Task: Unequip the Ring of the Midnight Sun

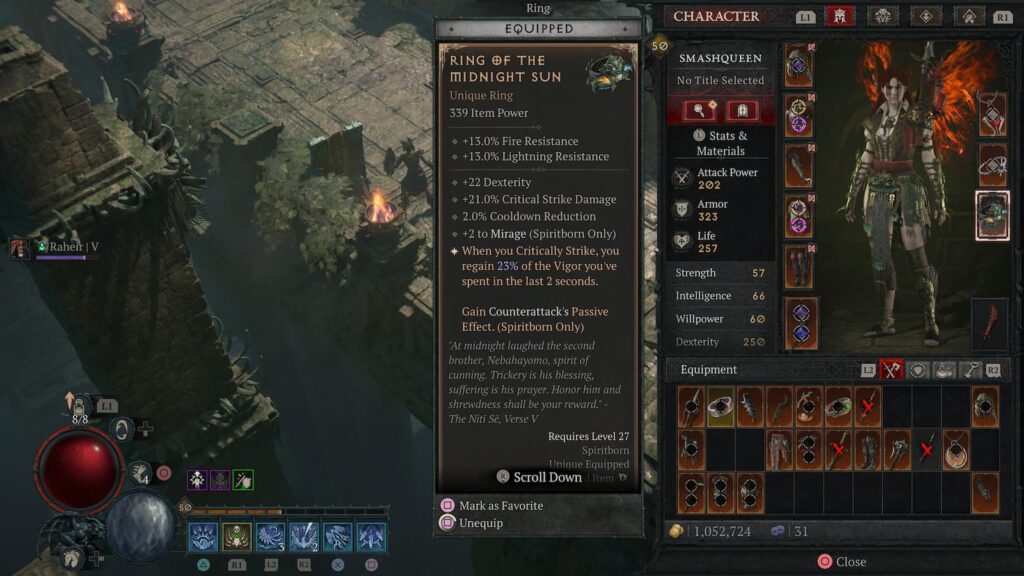Action: click(480, 523)
